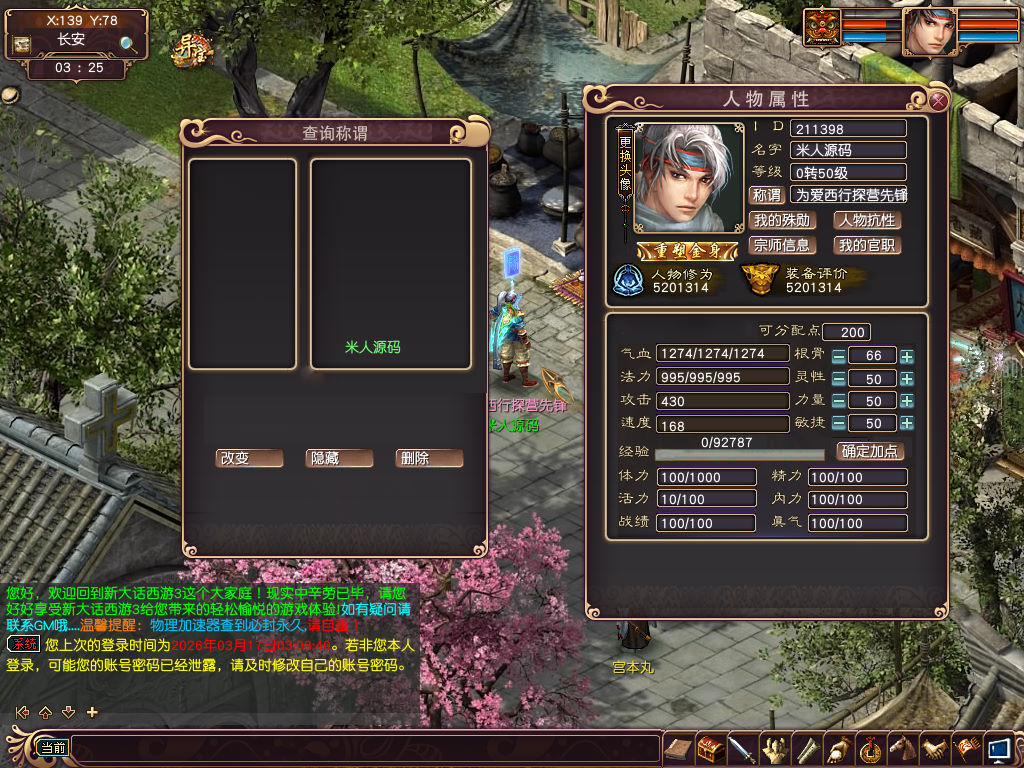Open the 称谓 title button
Screen dimensions: 1024x768
tap(766, 195)
